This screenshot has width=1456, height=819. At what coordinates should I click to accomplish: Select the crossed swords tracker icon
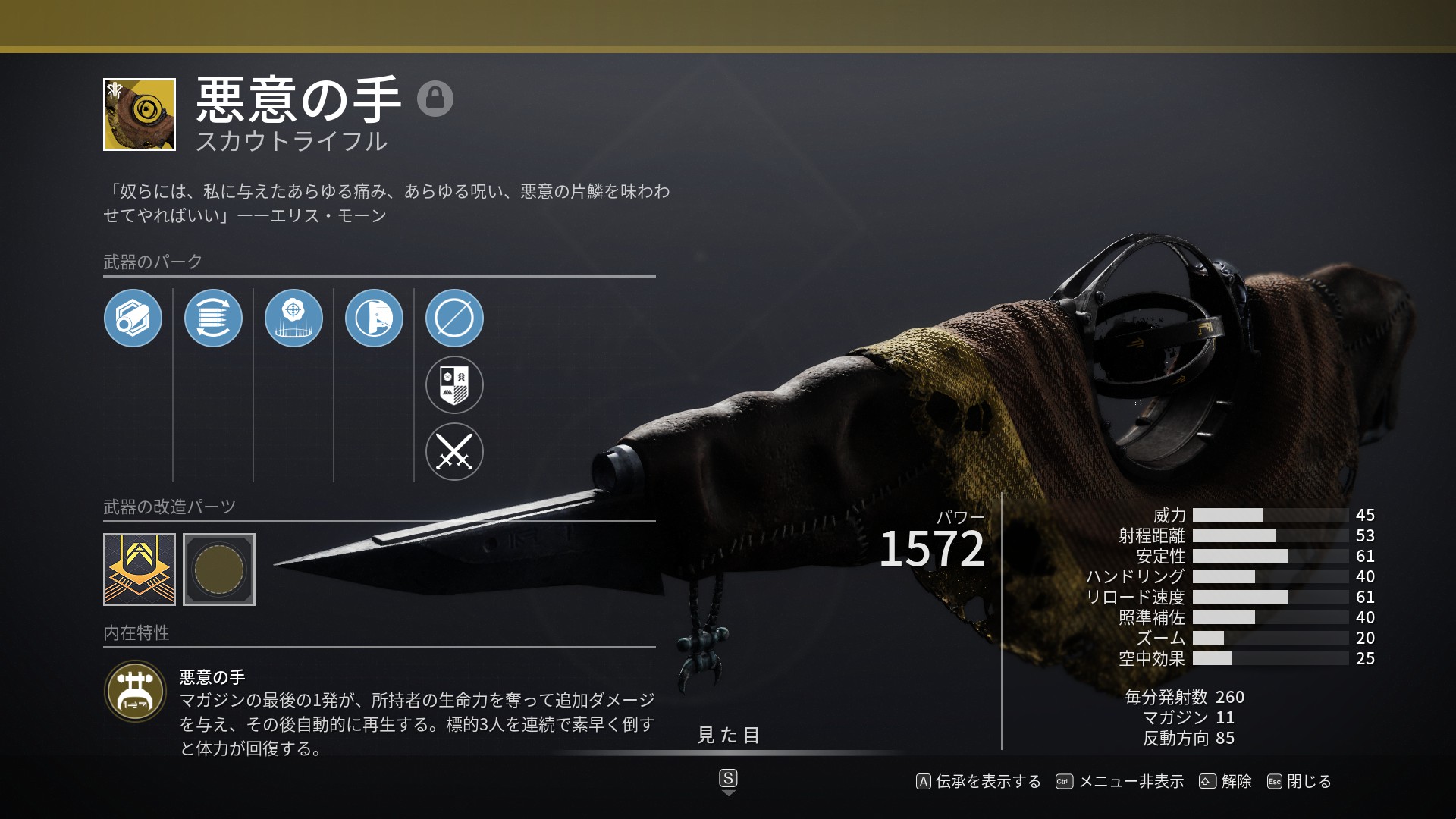click(x=454, y=451)
